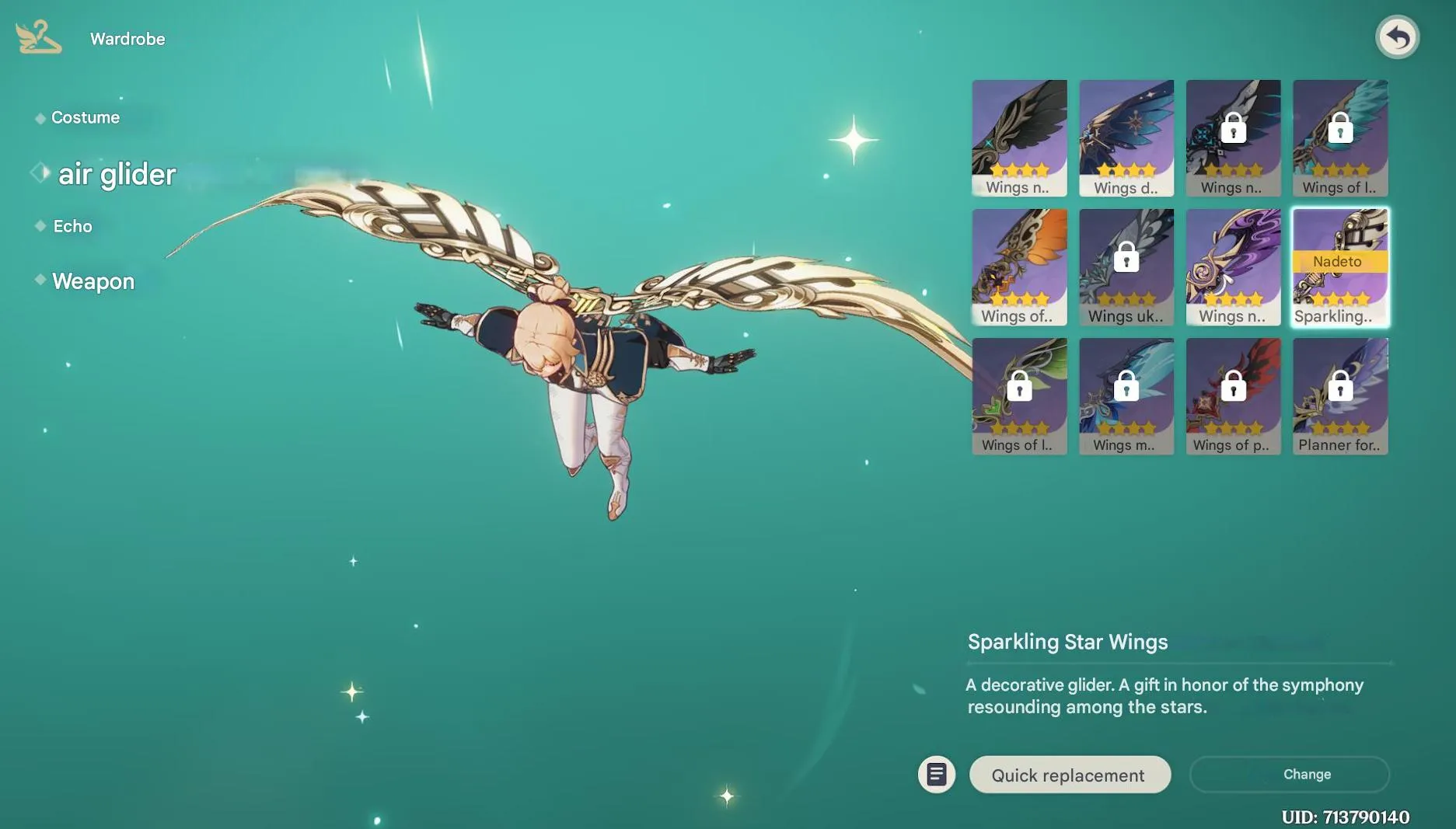The image size is (1456, 829).
Task: Click the lock on the Planner for.. glider
Action: (1339, 385)
